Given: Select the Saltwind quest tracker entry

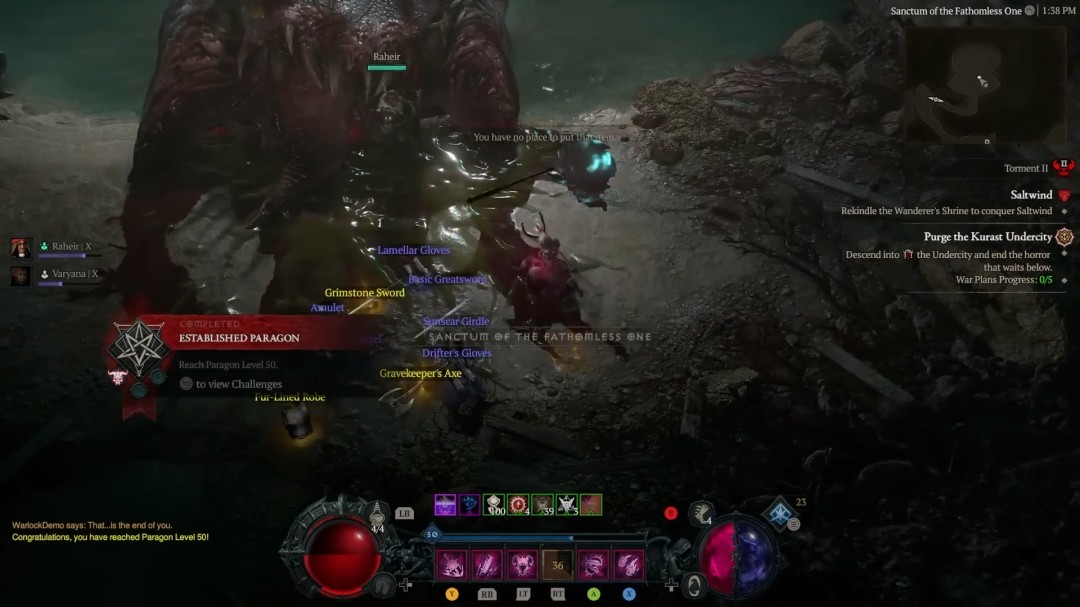Looking at the screenshot, I should tap(1031, 195).
